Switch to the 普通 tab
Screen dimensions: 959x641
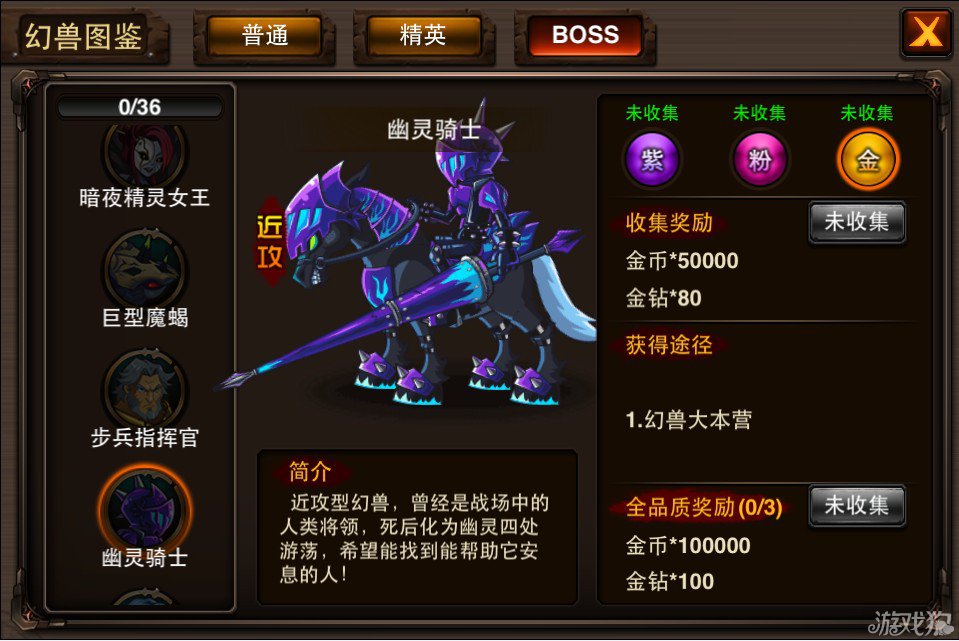pos(265,36)
